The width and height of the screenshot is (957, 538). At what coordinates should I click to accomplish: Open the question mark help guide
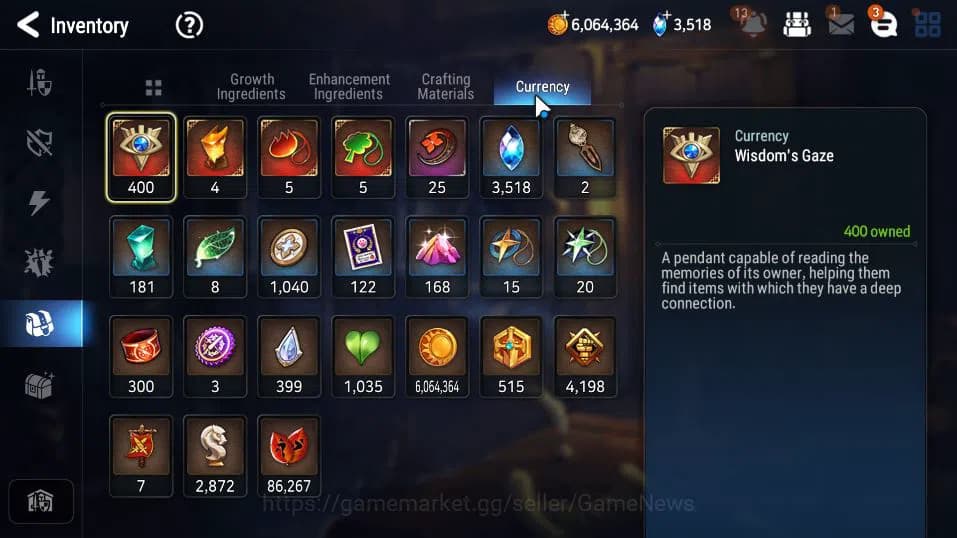(x=189, y=25)
